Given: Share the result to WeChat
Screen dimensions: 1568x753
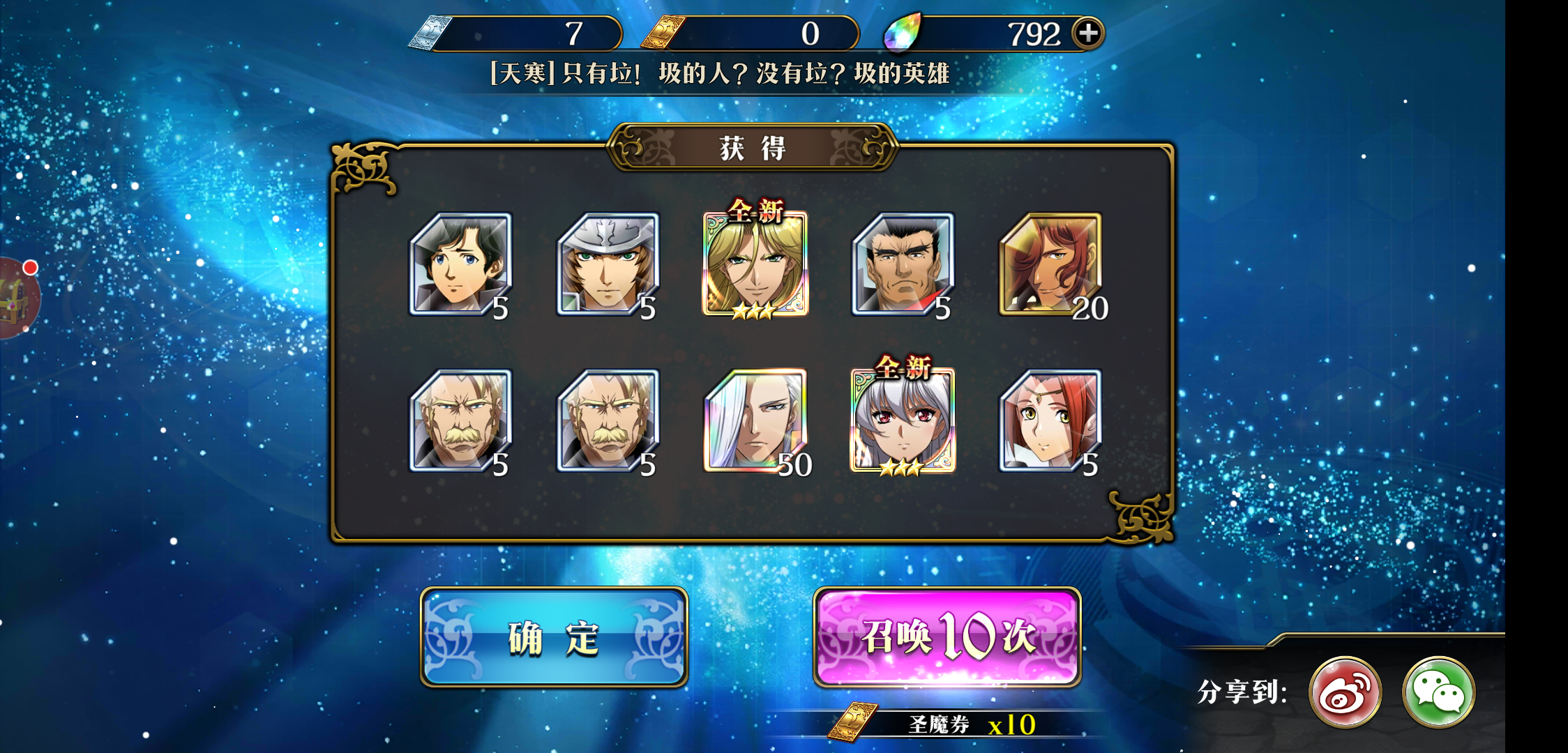Looking at the screenshot, I should [x=1438, y=692].
